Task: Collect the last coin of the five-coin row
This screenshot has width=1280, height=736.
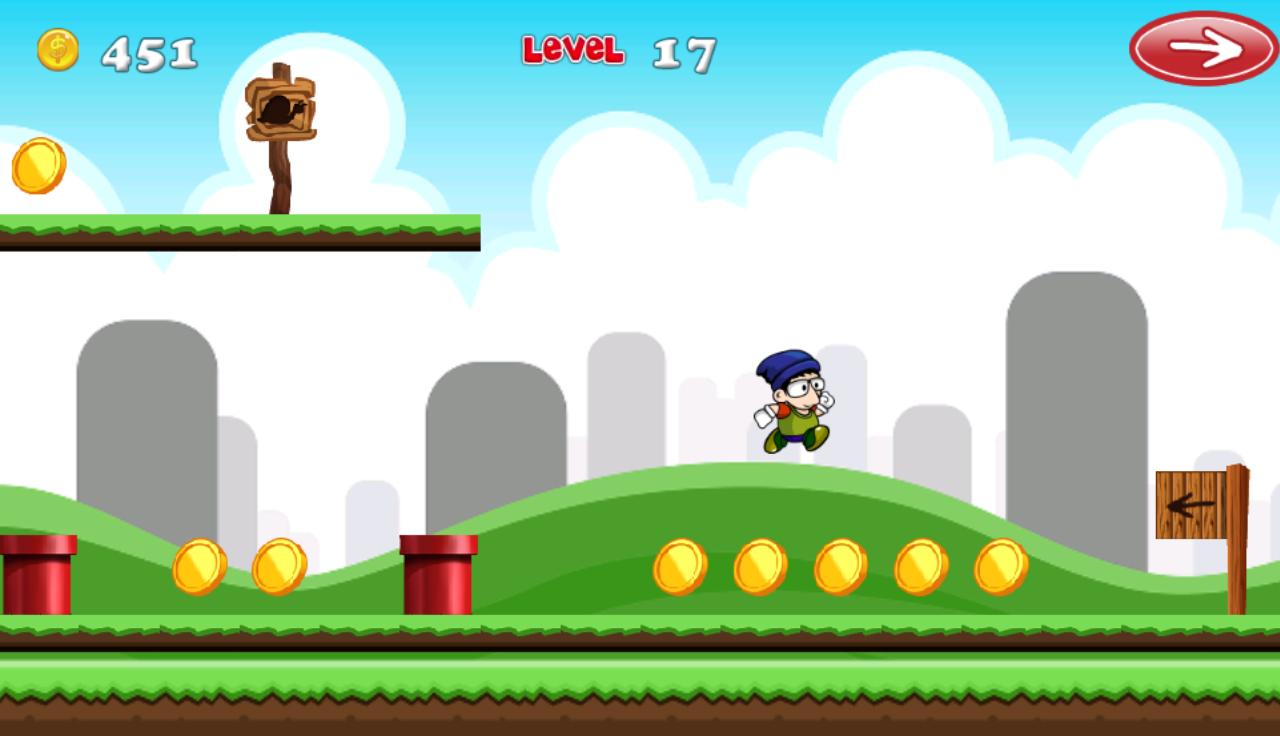Action: click(1003, 565)
